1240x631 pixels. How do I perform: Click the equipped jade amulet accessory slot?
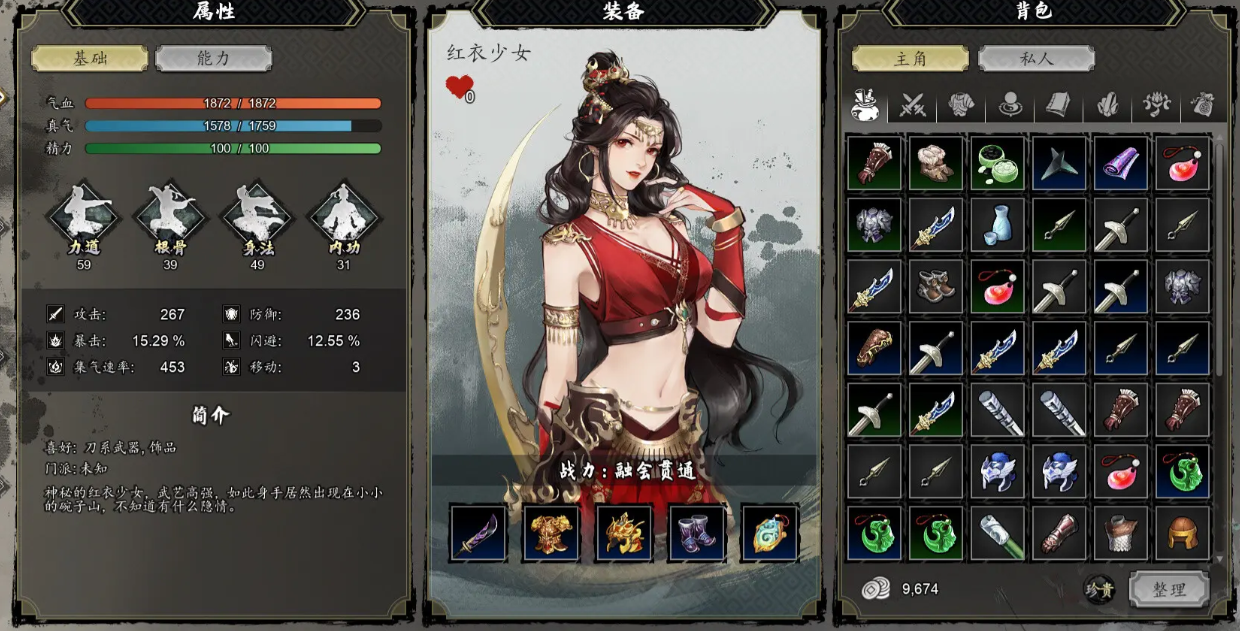pyautogui.click(x=770, y=533)
